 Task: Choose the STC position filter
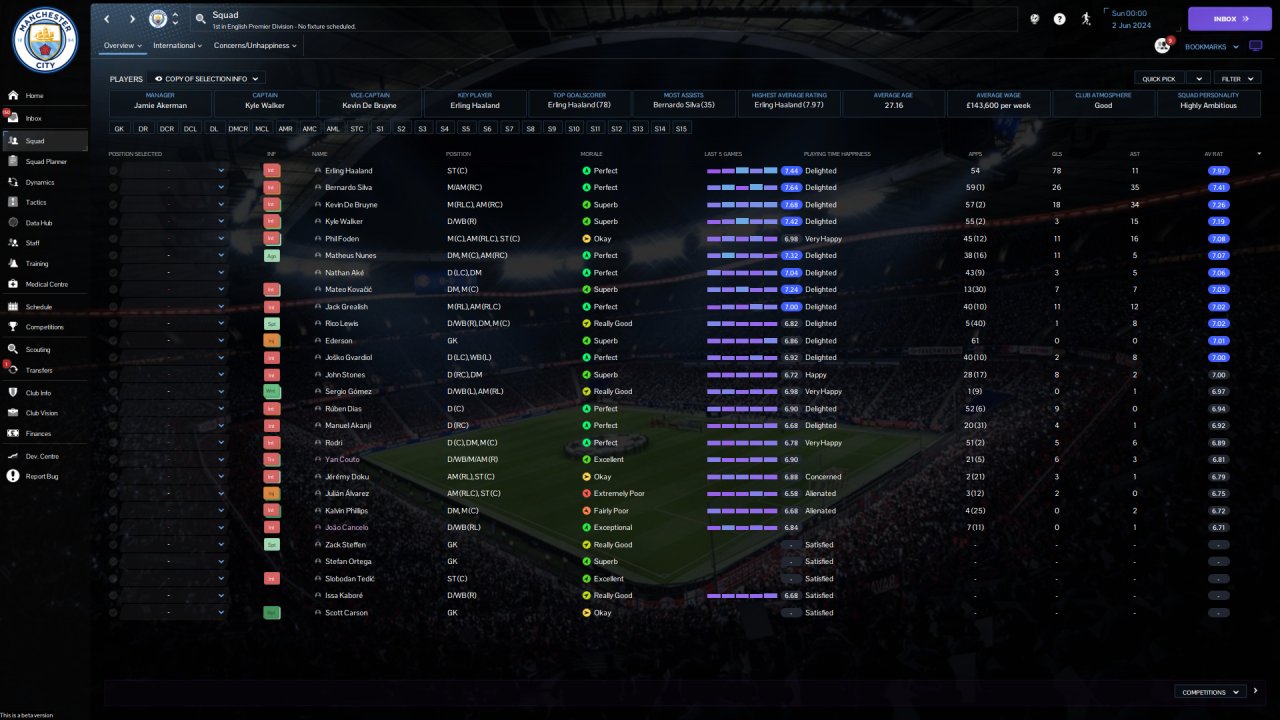click(x=357, y=128)
